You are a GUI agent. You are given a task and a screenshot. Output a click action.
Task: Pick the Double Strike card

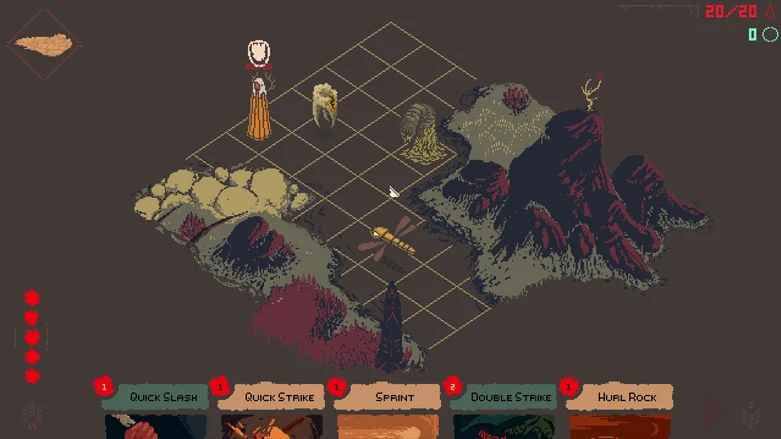(504, 398)
